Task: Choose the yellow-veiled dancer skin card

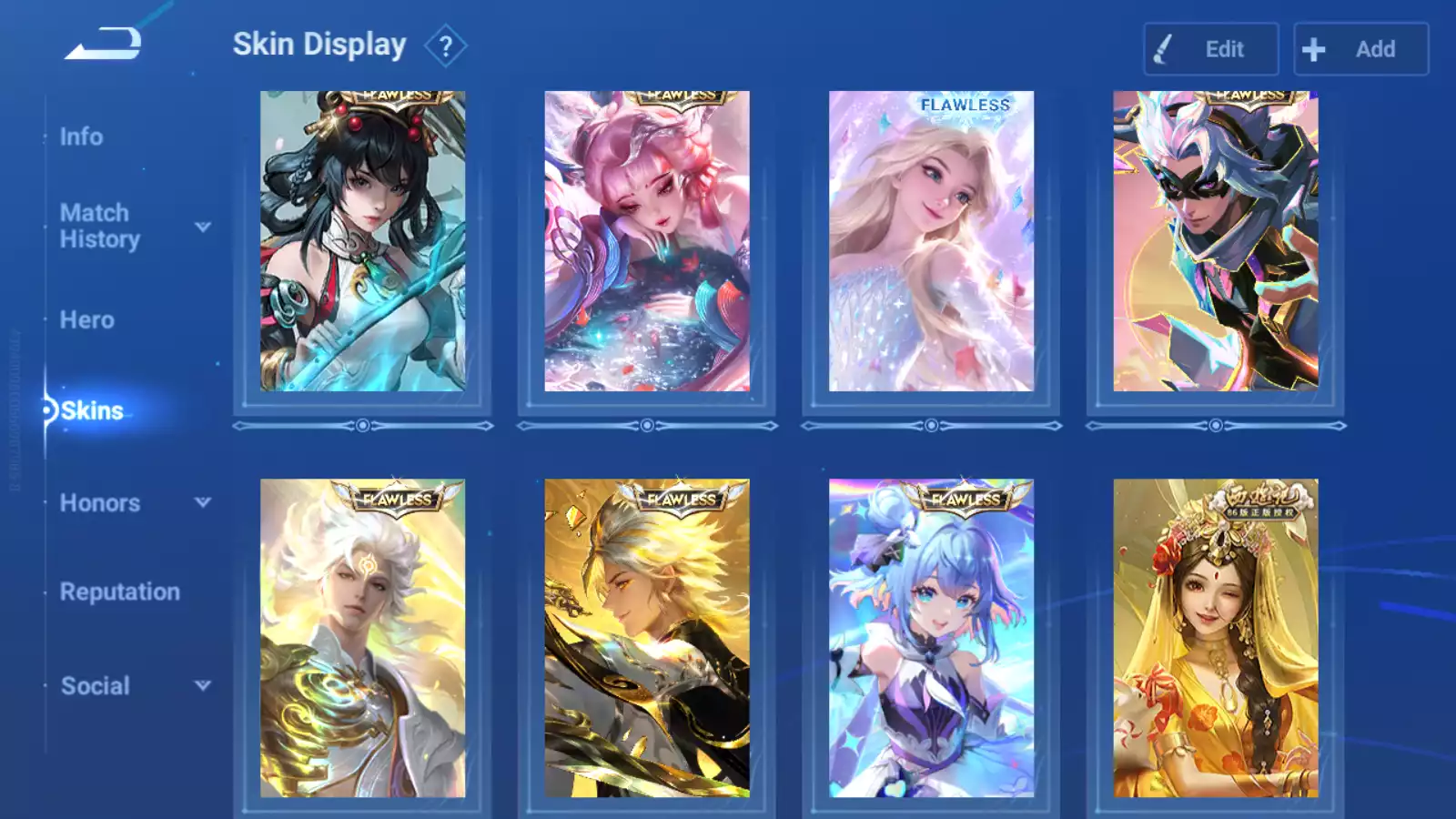Action: click(x=1215, y=637)
